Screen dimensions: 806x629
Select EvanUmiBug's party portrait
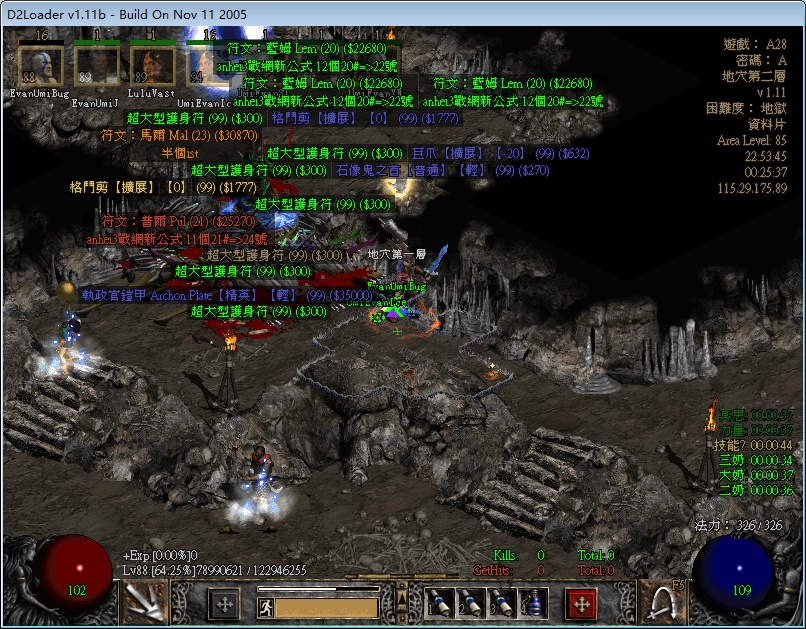click(x=41, y=65)
